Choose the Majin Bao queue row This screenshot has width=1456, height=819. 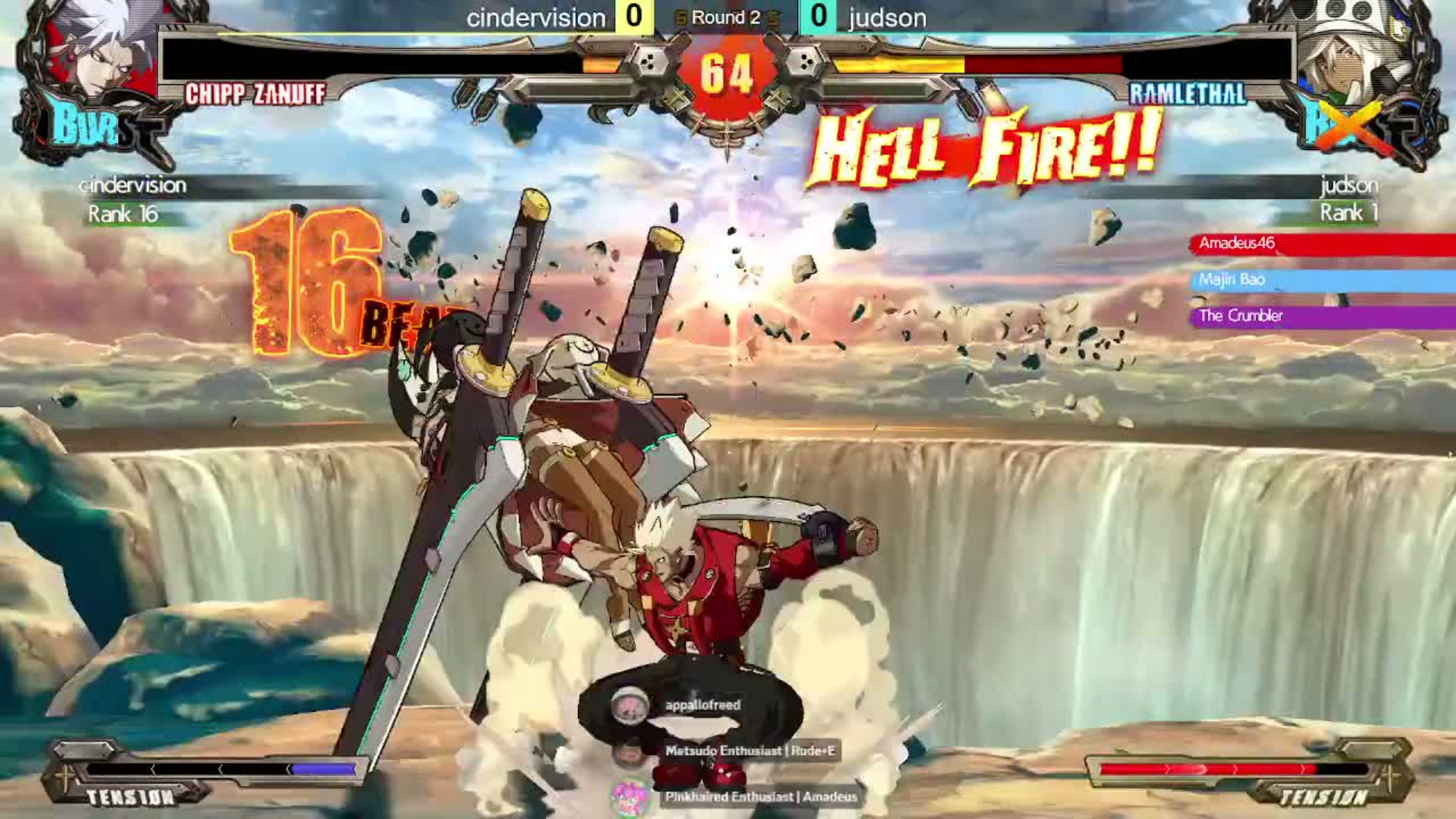pyautogui.click(x=1321, y=280)
